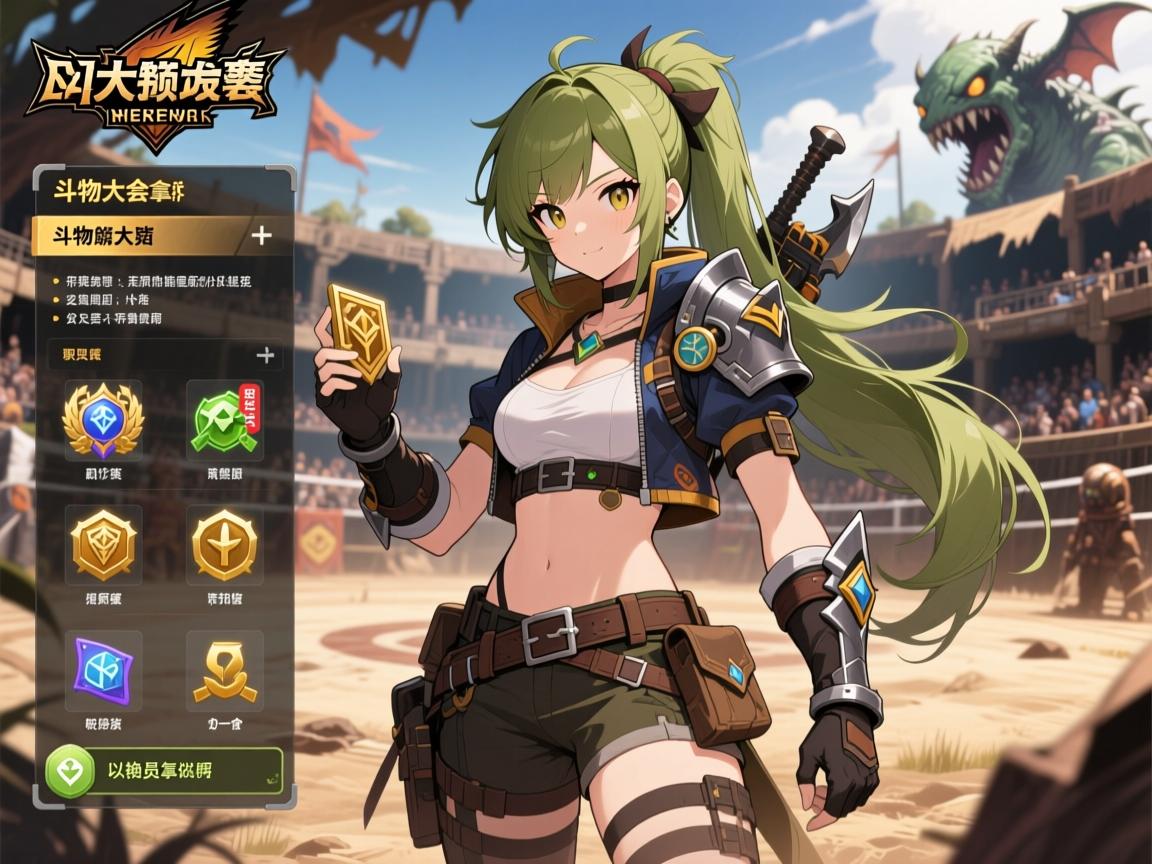The image size is (1152, 864).
Task: Open the purple-framed blue cube icon
Action: (103, 668)
